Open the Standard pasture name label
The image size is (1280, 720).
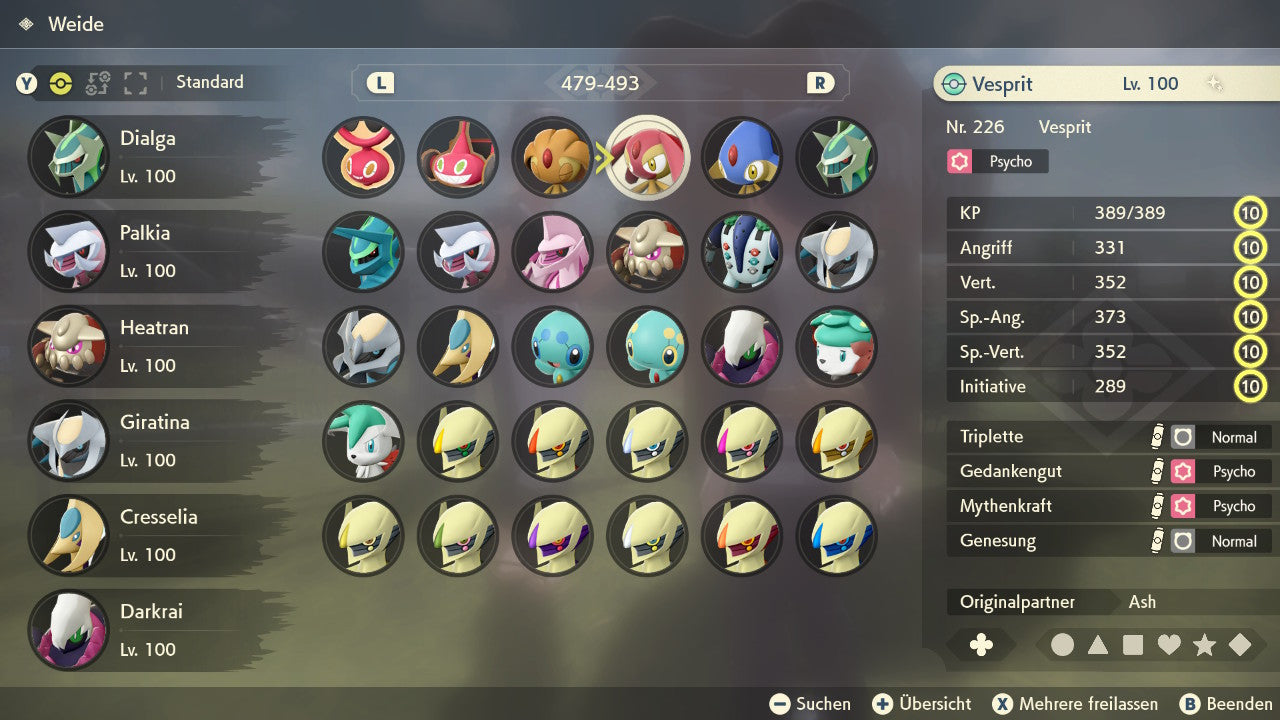coord(209,82)
